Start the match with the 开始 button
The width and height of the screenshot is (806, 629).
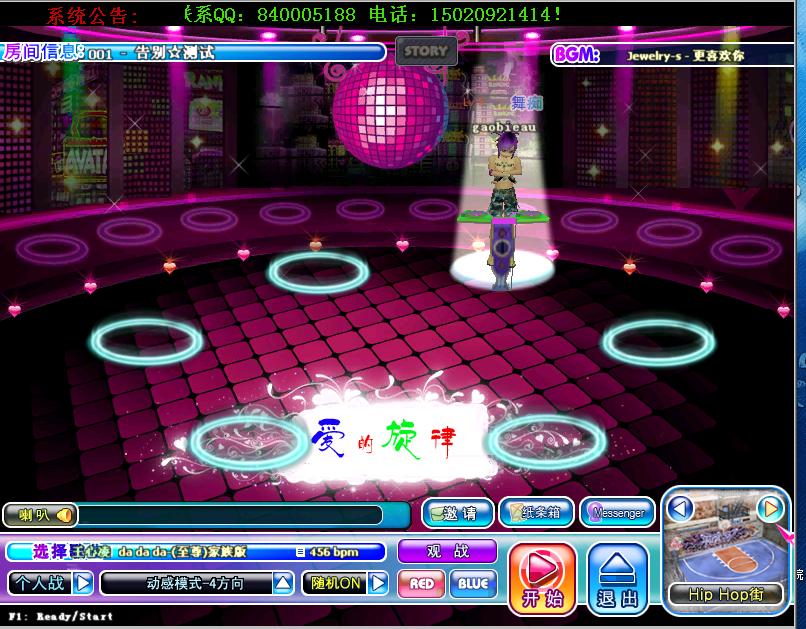tap(542, 578)
